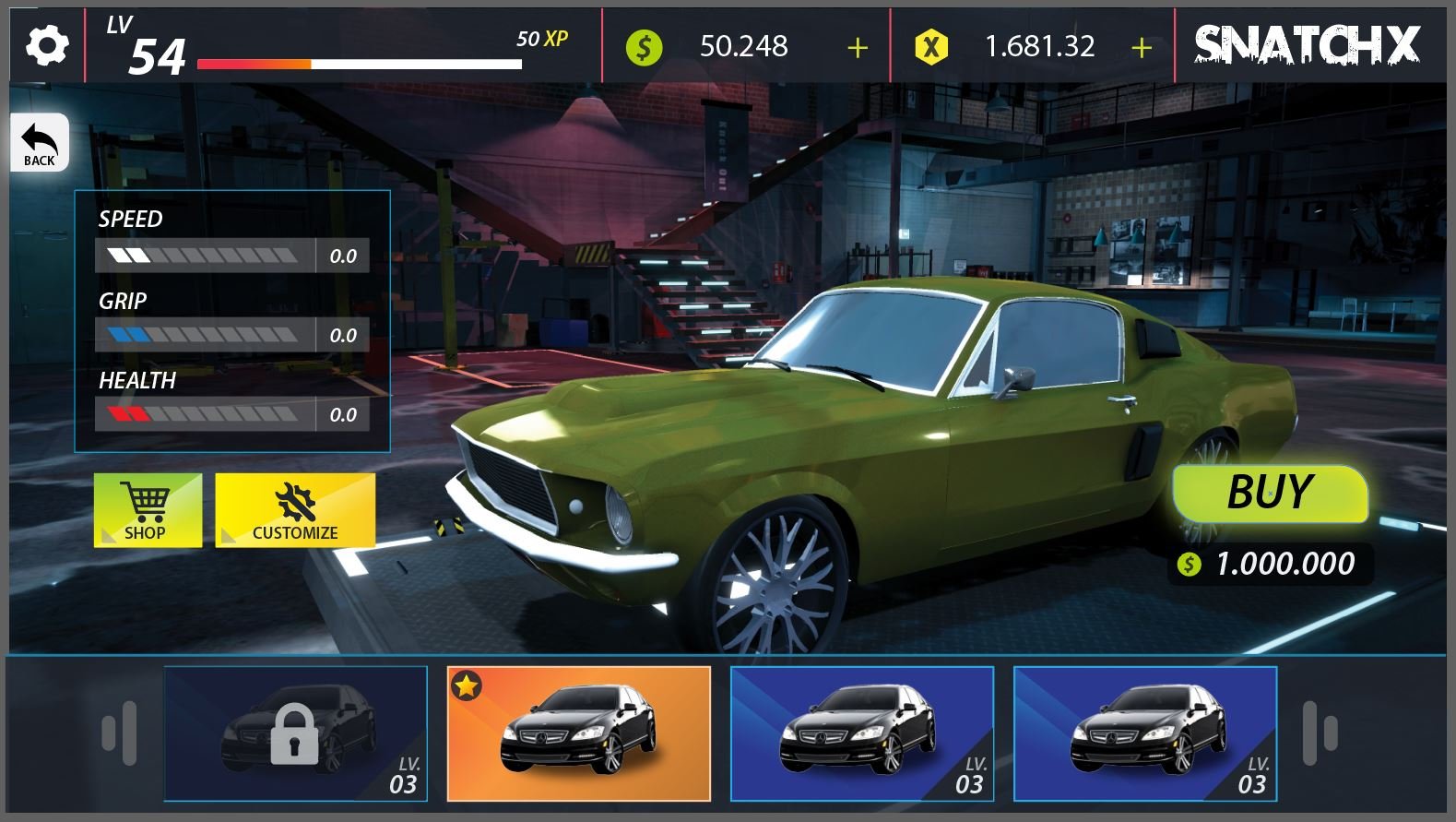Buy the green muscle car
Screen dimensions: 1456x822
point(1270,493)
